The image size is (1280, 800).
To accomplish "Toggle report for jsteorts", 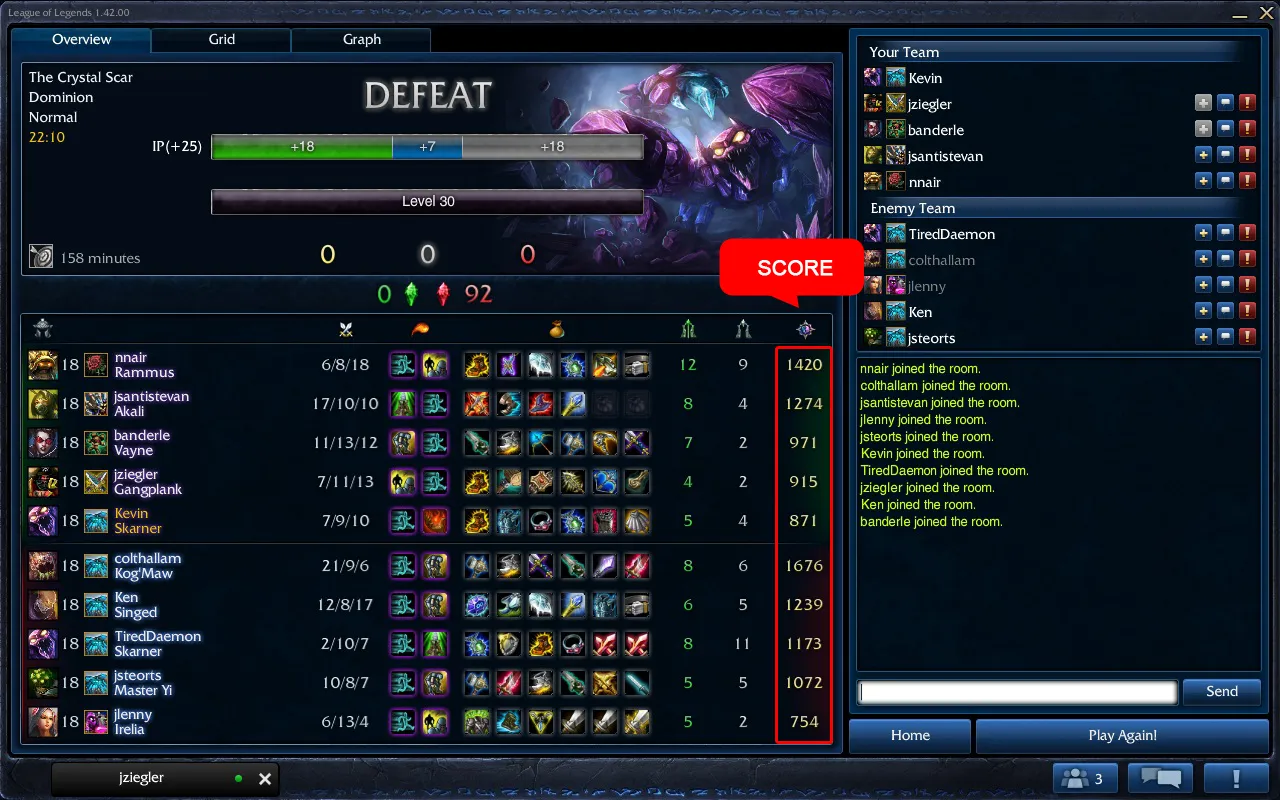I will 1247,336.
